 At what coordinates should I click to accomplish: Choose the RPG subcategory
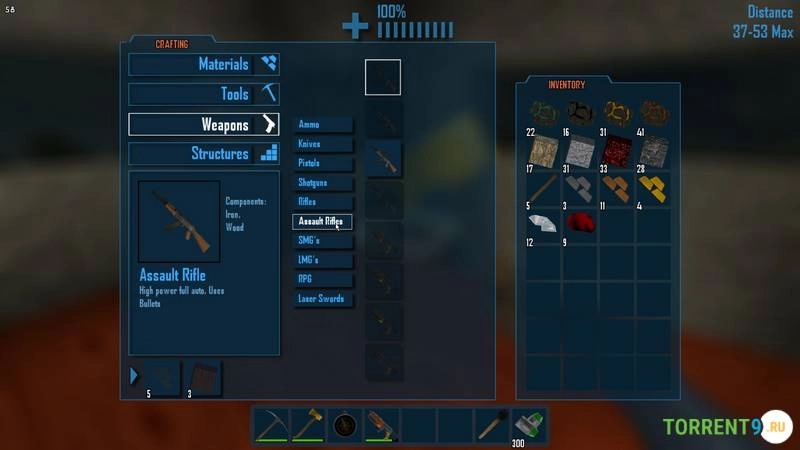coord(324,279)
